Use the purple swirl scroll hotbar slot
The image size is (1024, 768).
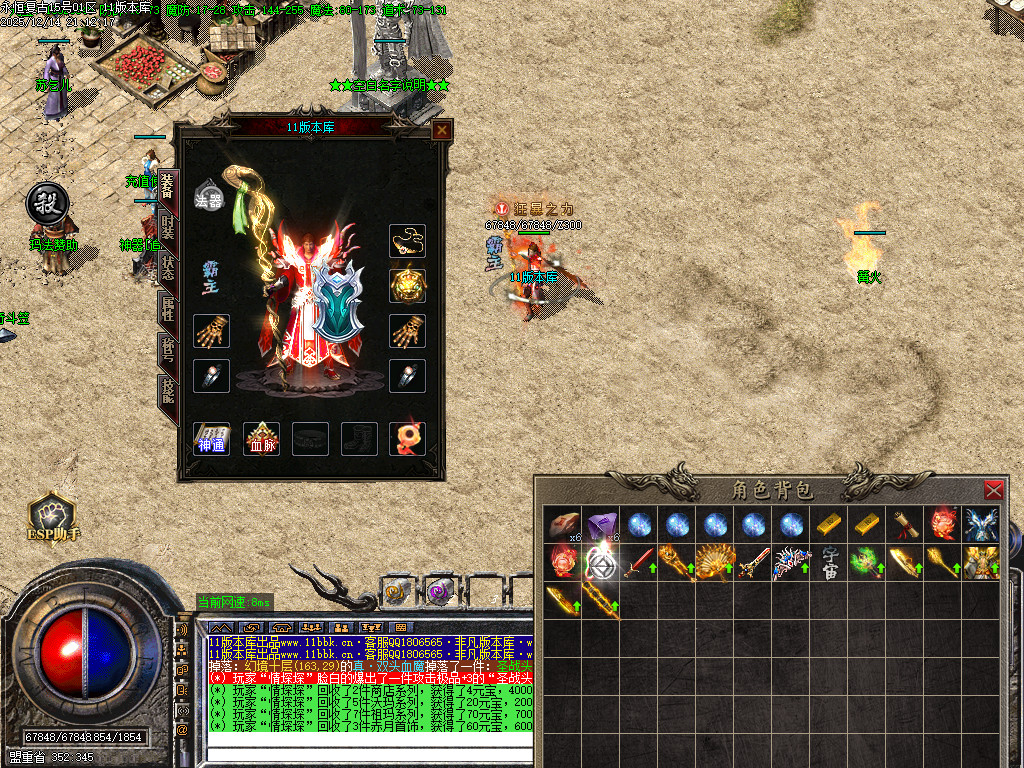pyautogui.click(x=439, y=591)
